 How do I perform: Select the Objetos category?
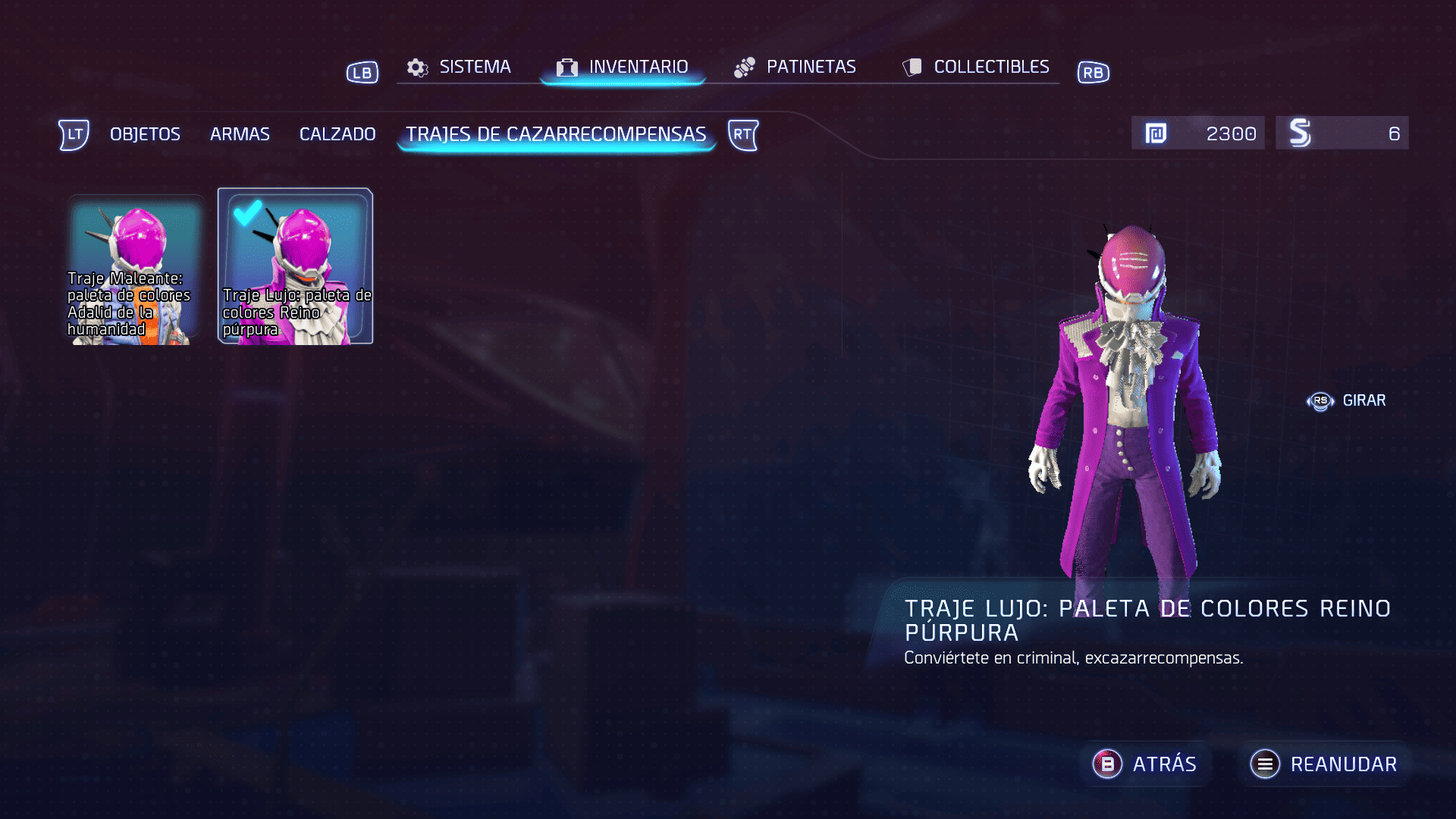(145, 134)
